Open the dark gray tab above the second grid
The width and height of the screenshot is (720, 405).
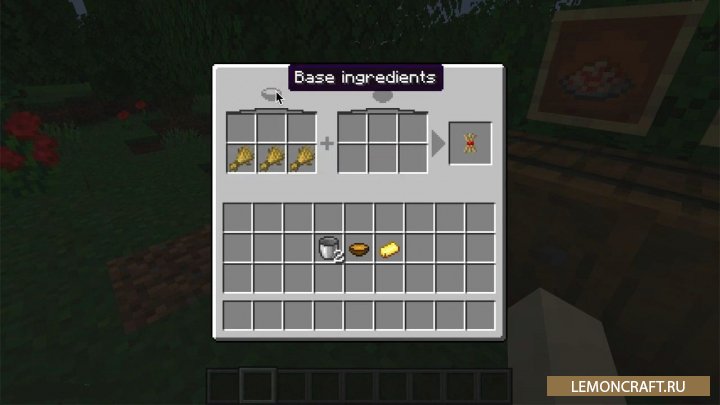click(383, 97)
